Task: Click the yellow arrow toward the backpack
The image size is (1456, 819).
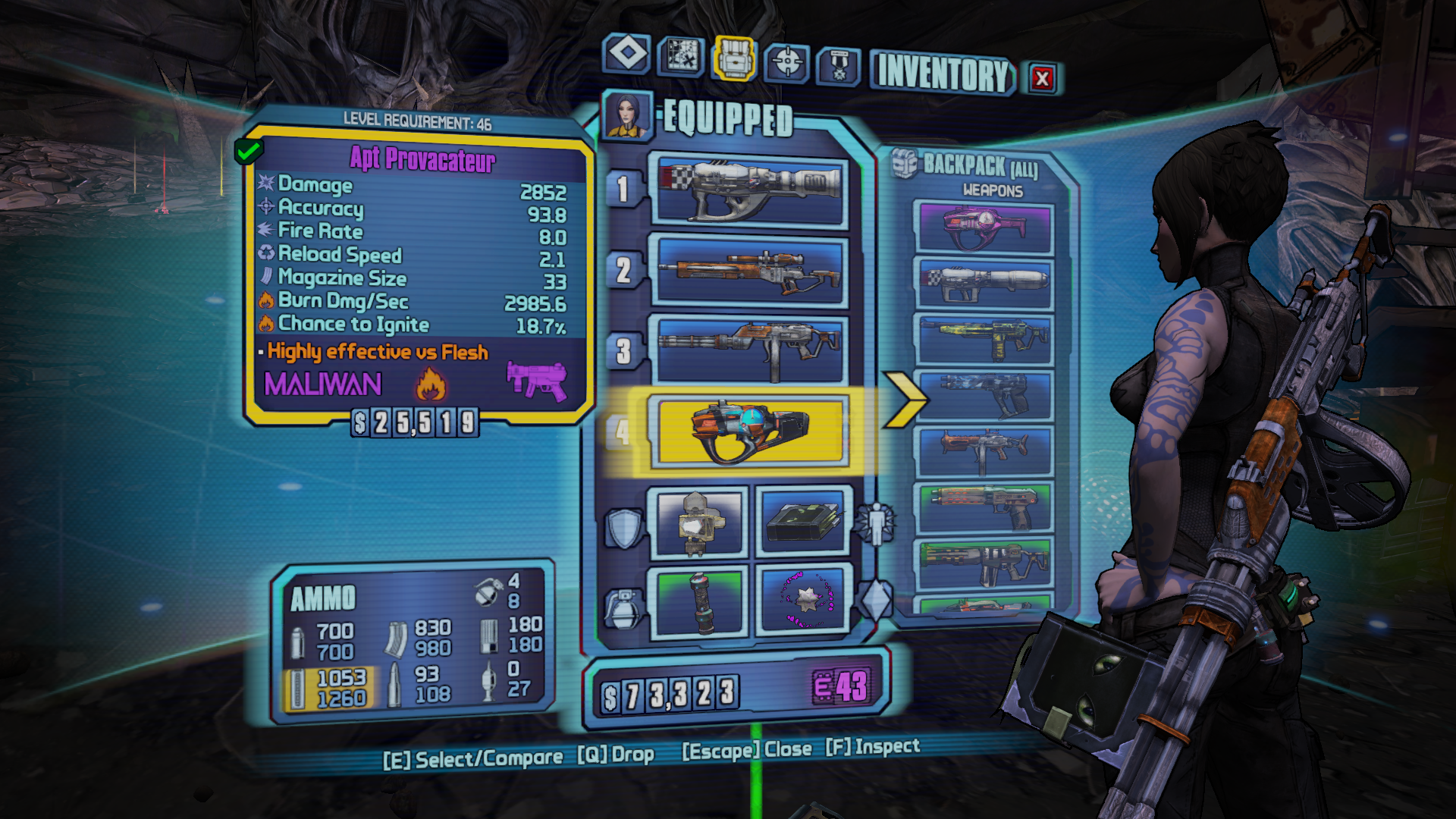Action: (x=905, y=399)
